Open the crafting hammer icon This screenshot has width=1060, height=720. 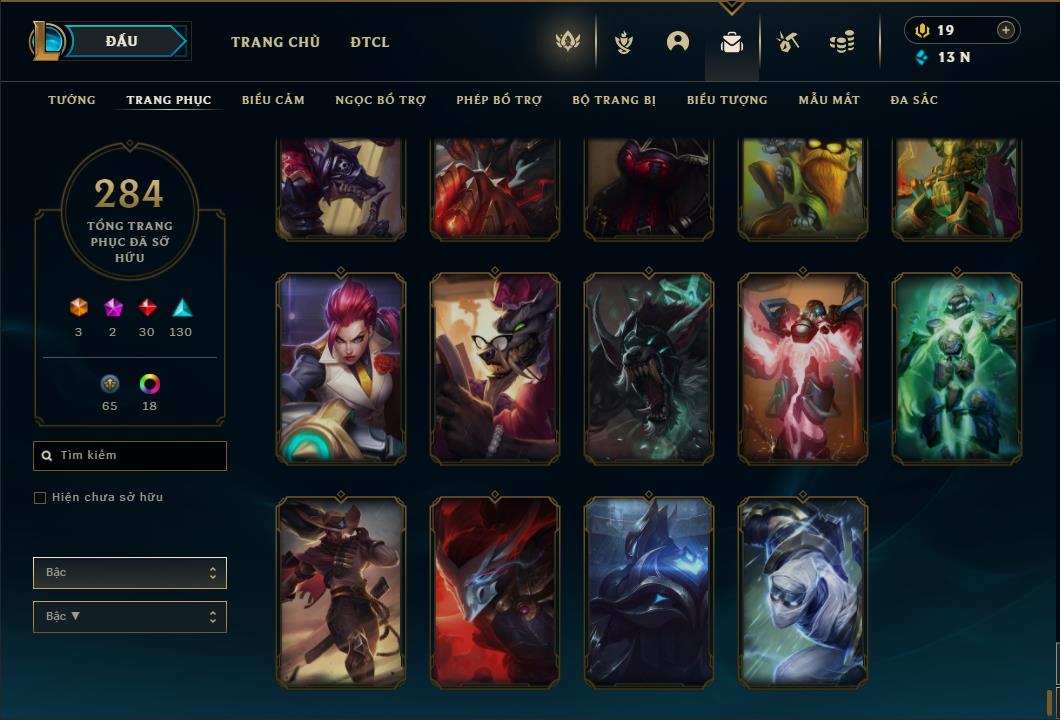pyautogui.click(x=788, y=42)
